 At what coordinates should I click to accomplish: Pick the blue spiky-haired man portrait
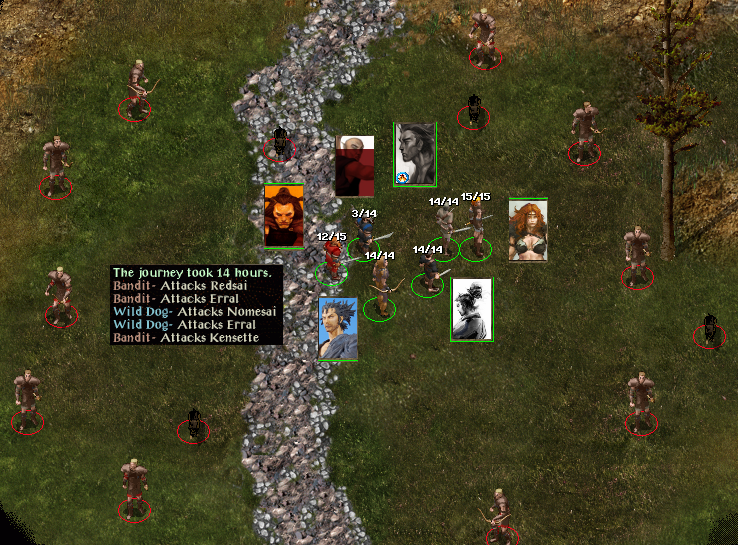coord(338,327)
